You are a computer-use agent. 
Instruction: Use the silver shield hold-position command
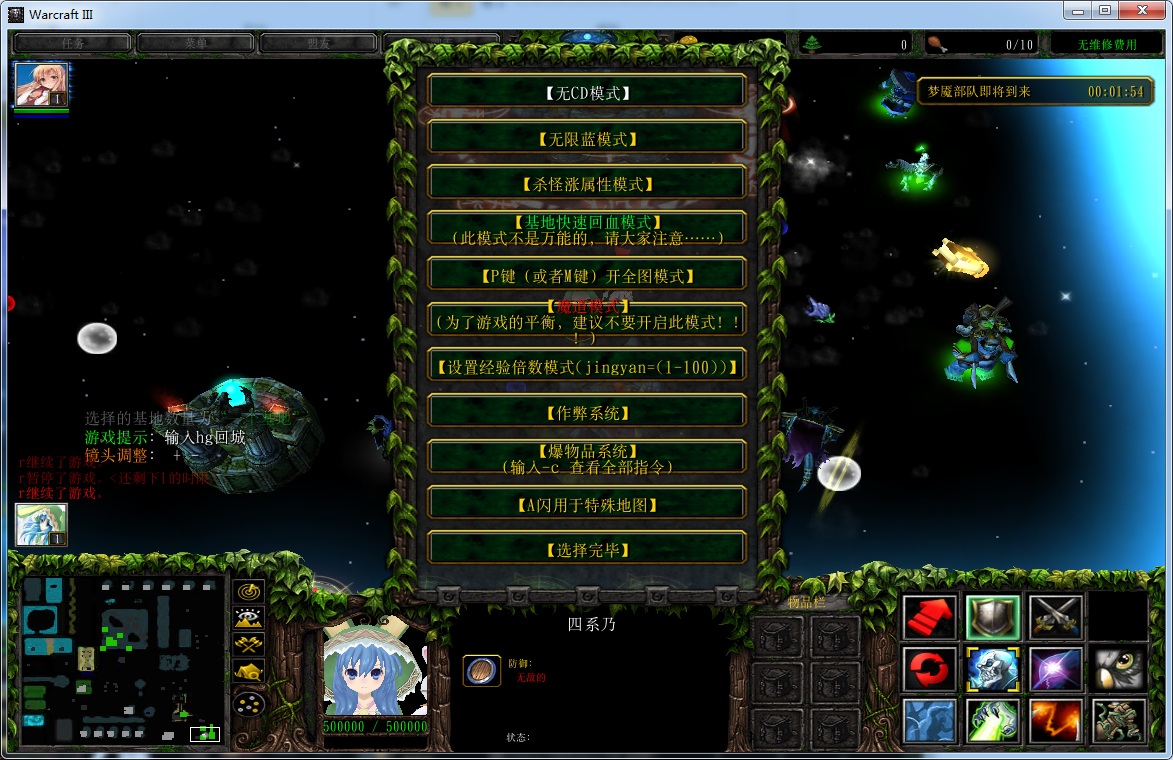coord(992,617)
